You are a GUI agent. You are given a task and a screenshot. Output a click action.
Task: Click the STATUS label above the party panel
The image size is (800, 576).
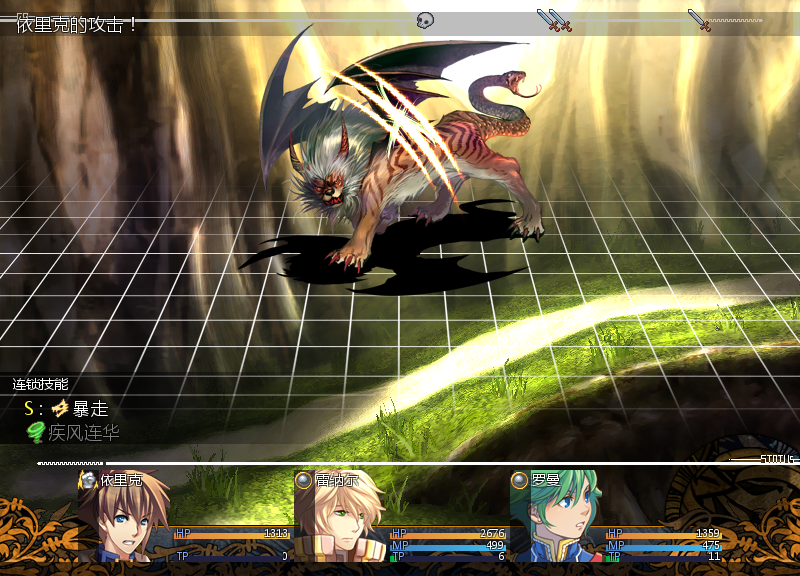[776, 459]
